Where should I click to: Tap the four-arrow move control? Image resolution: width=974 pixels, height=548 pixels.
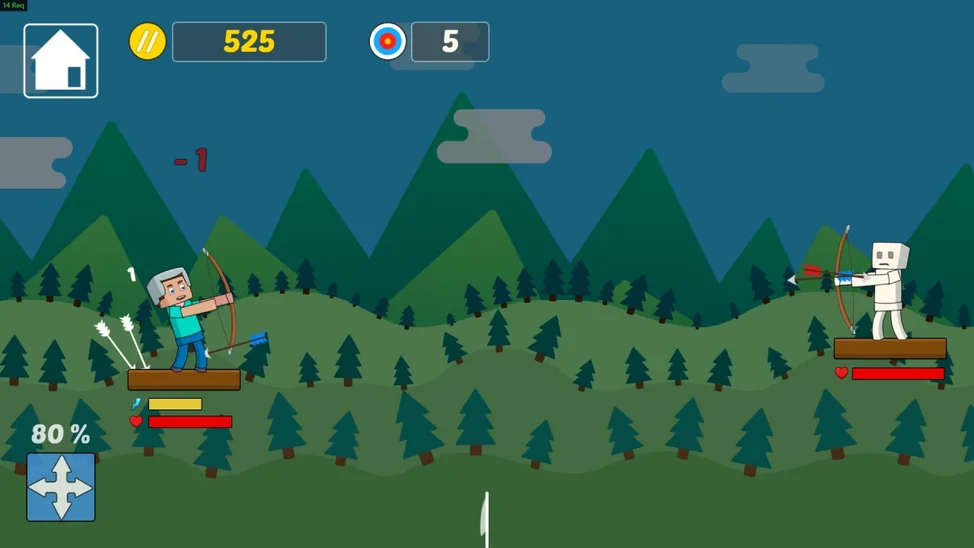[61, 487]
